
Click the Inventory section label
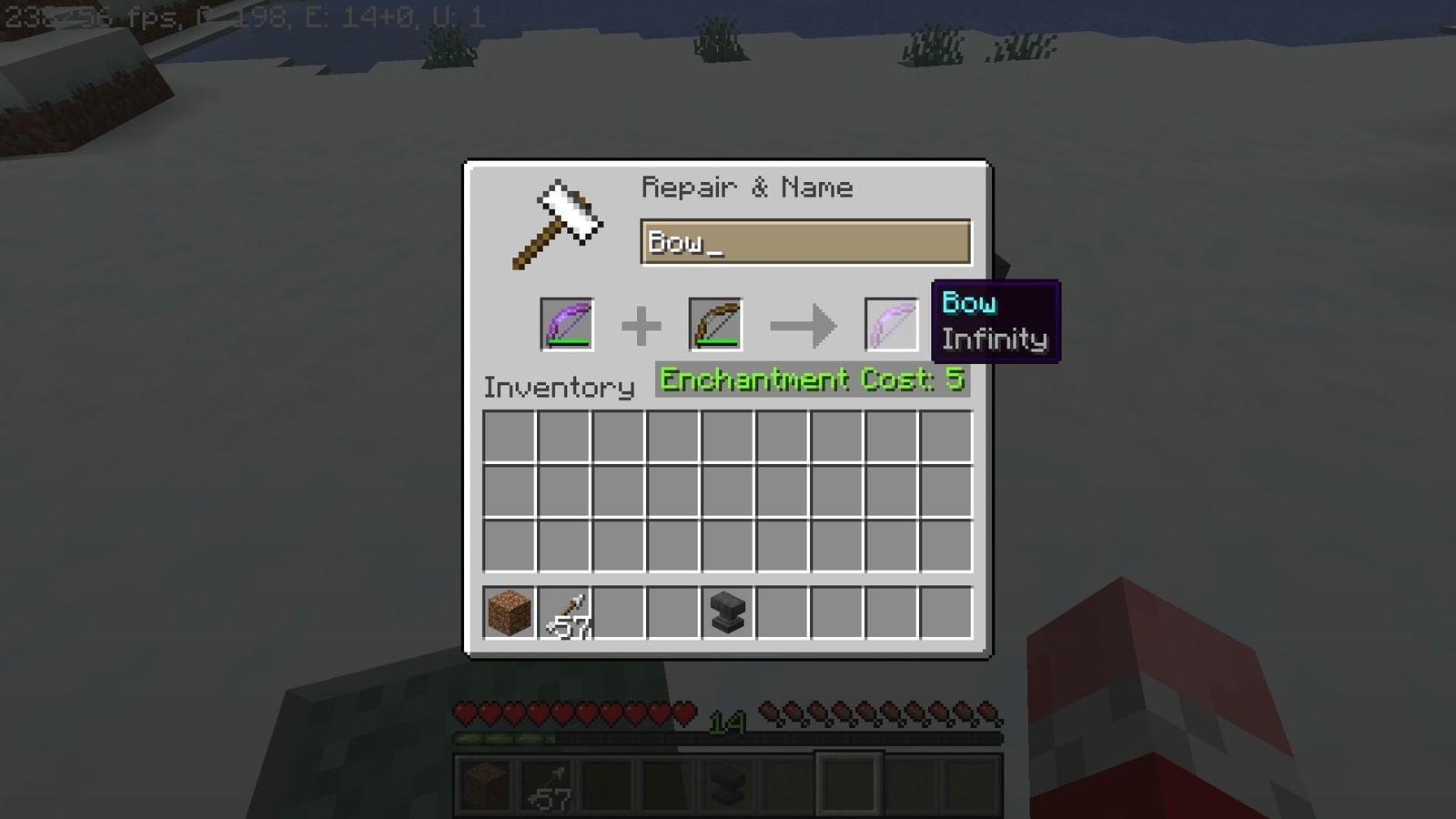tap(558, 387)
